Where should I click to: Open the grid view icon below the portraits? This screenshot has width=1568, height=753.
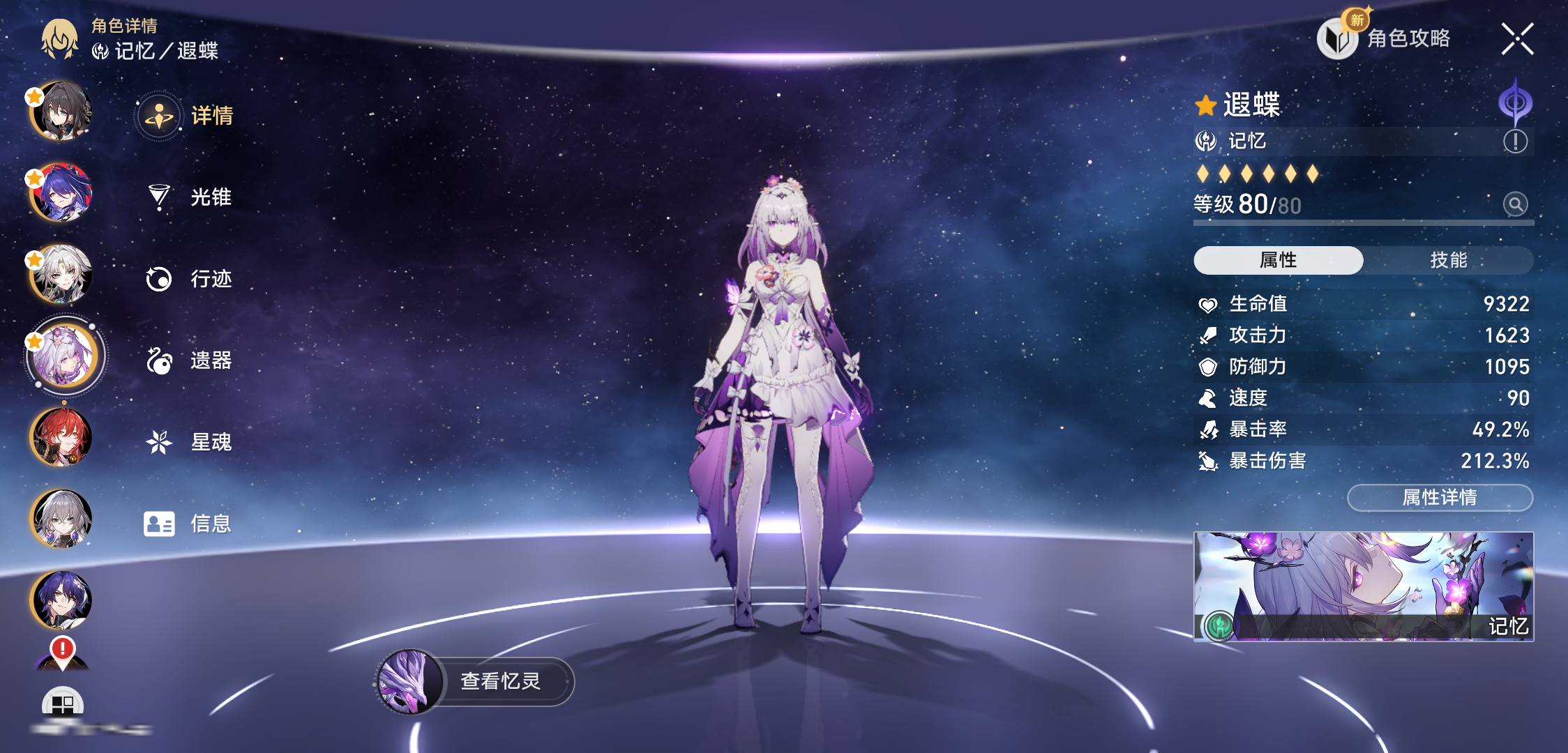click(x=63, y=703)
